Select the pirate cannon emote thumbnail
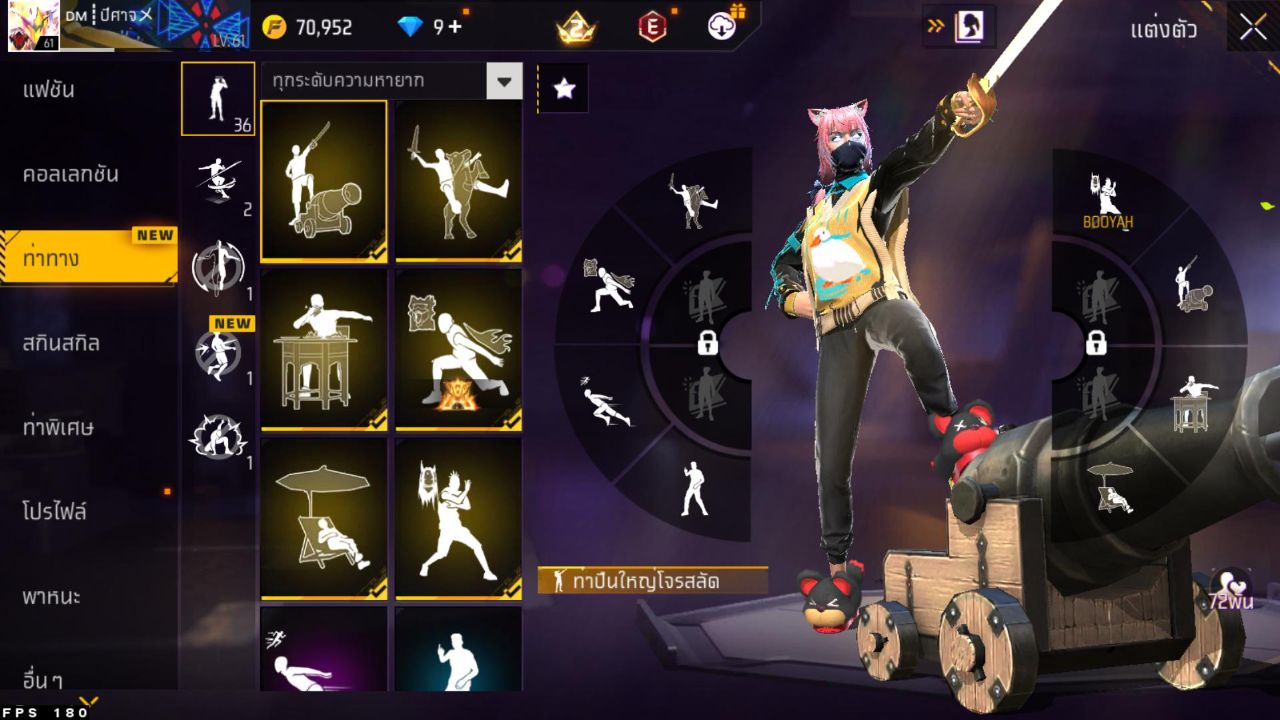1280x720 pixels. (x=322, y=181)
